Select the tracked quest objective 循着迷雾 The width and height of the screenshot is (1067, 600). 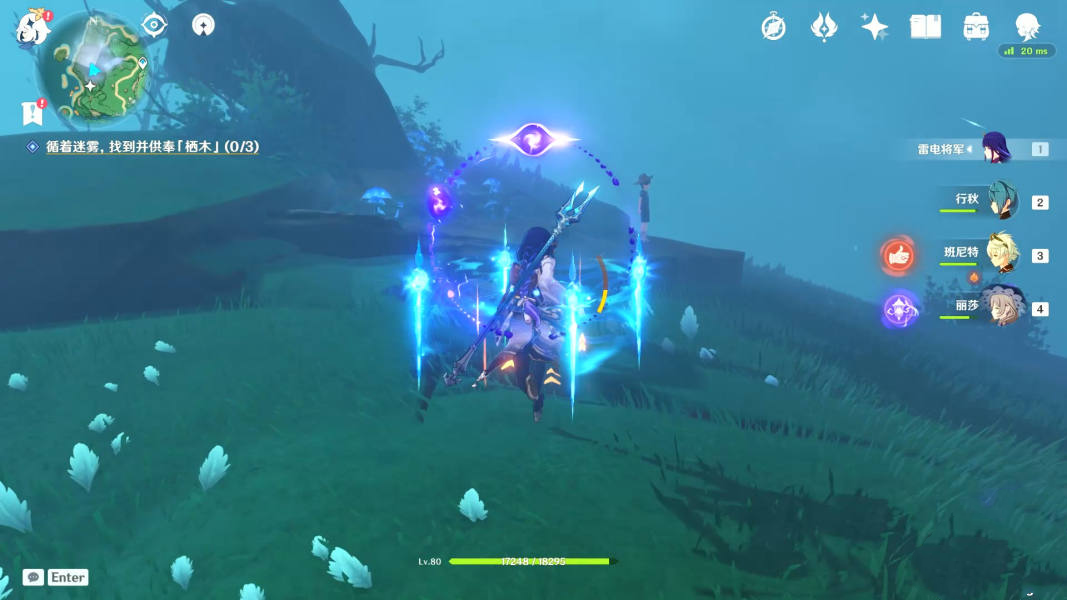(x=152, y=147)
